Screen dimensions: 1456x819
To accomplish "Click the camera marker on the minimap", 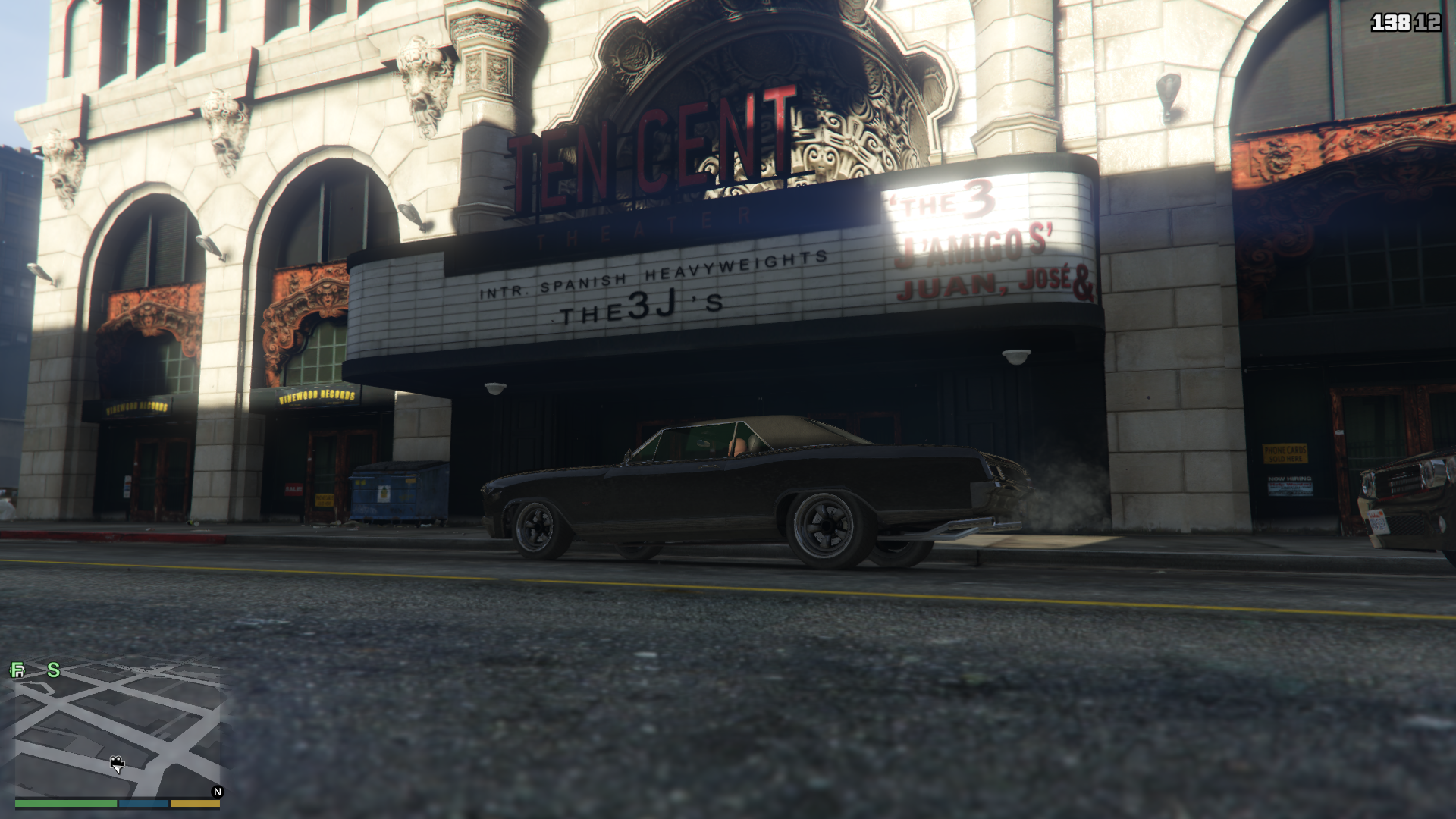I will click(117, 763).
